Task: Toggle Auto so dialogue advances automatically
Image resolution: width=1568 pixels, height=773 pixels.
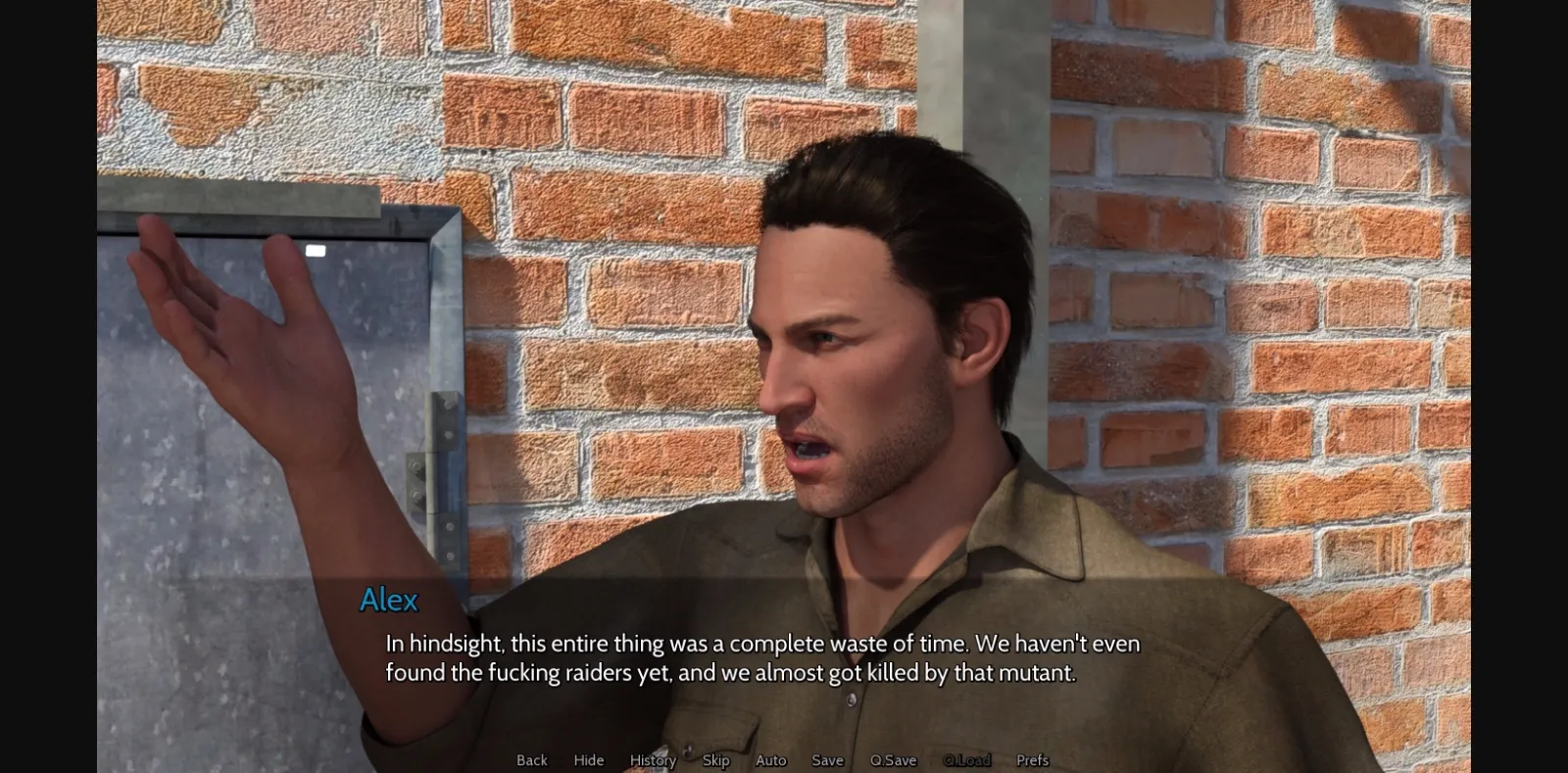Action: (x=770, y=760)
